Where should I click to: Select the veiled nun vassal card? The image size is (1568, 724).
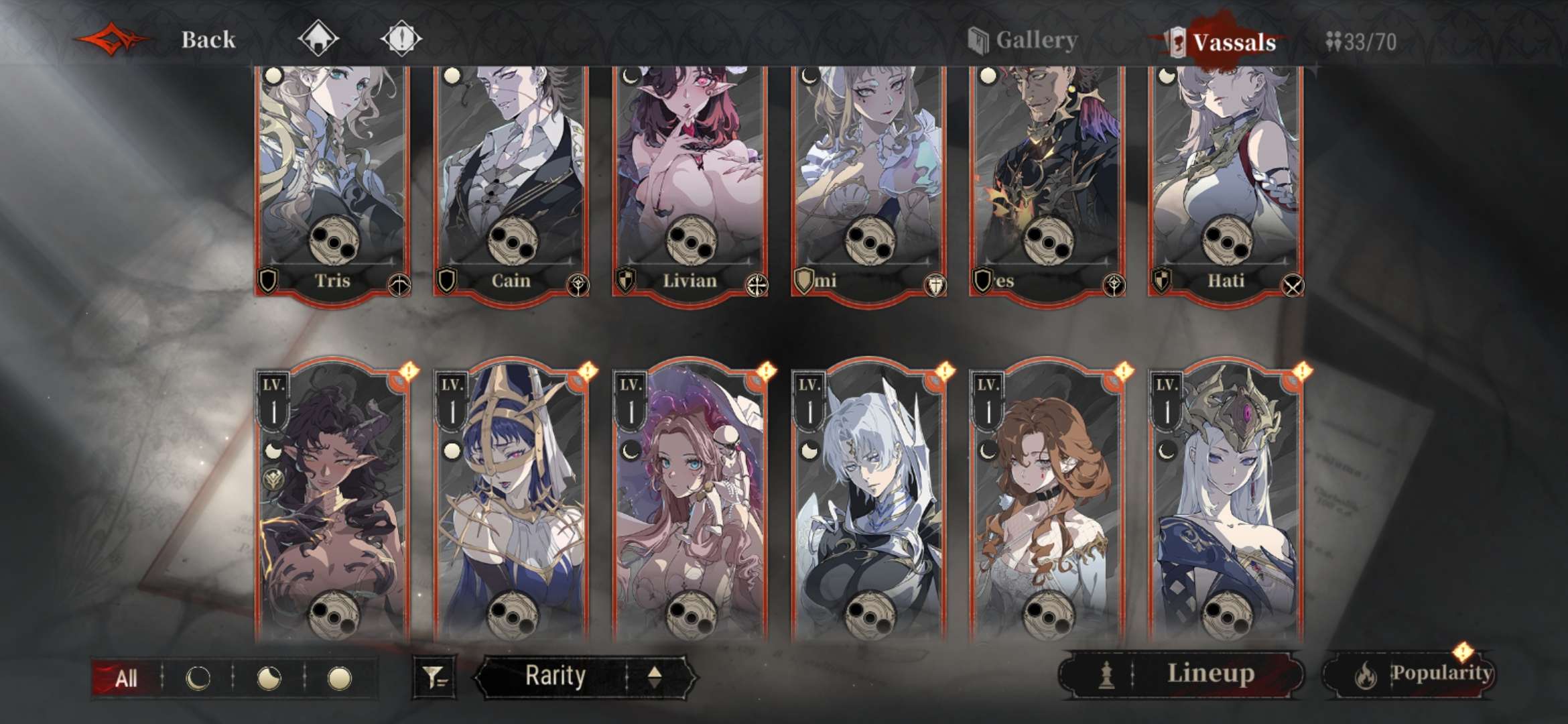511,503
